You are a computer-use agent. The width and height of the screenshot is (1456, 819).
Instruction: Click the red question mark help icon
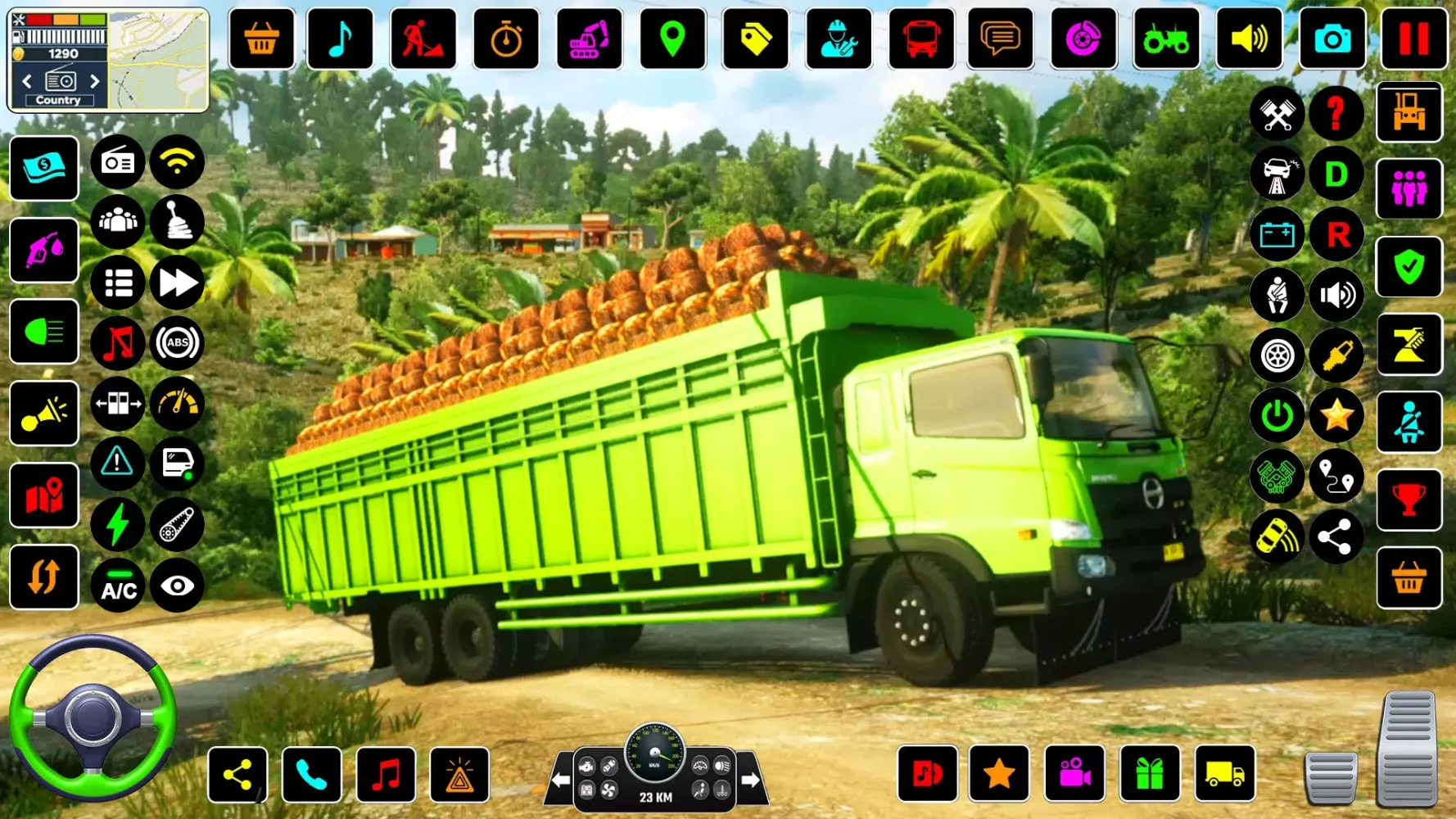pos(1336,113)
